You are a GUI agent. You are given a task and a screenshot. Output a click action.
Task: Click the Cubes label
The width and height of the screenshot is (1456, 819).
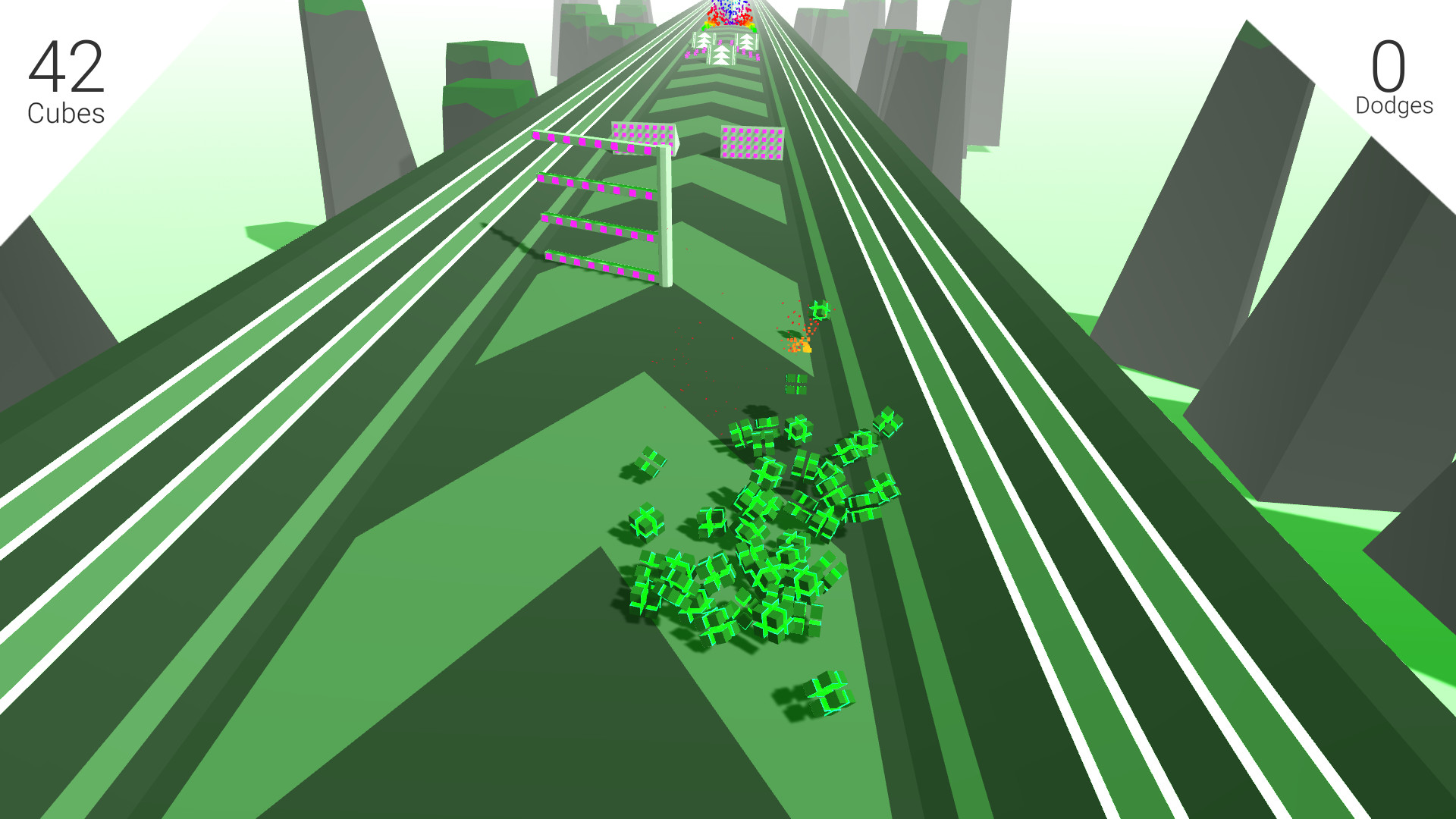(64, 114)
